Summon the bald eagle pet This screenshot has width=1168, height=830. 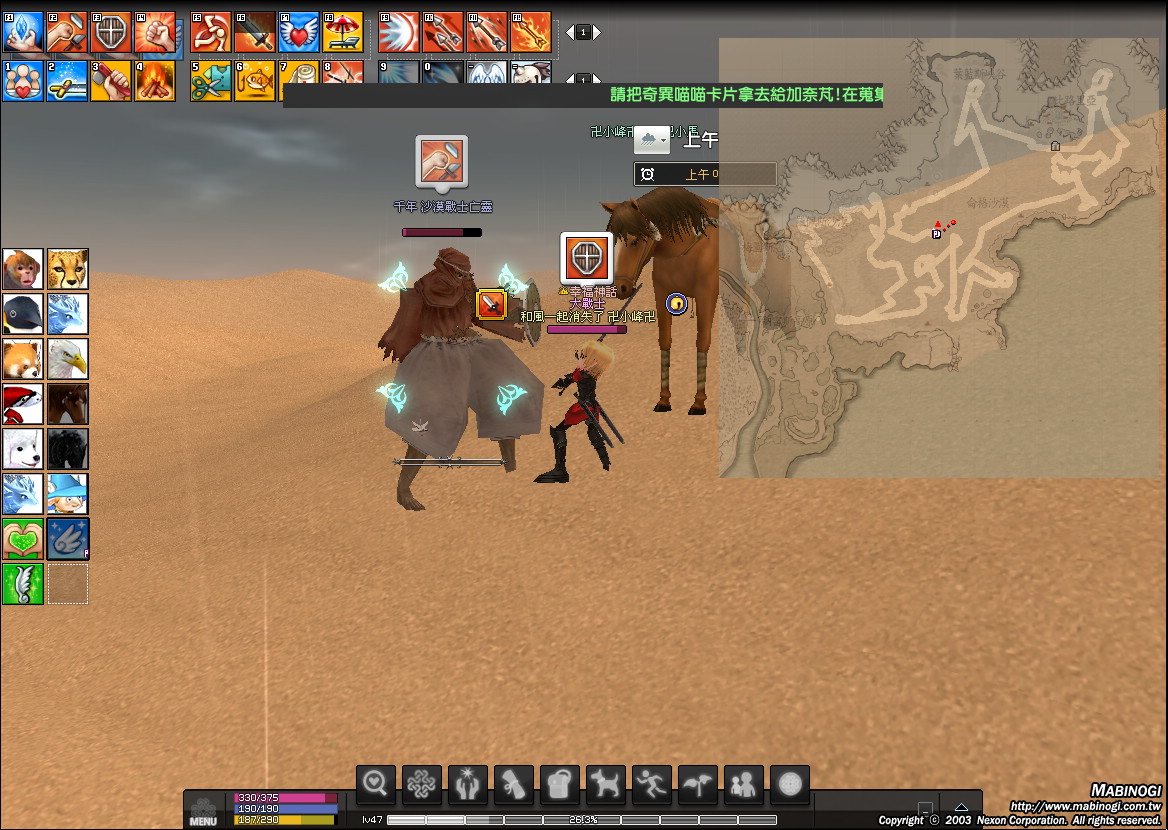[x=68, y=359]
